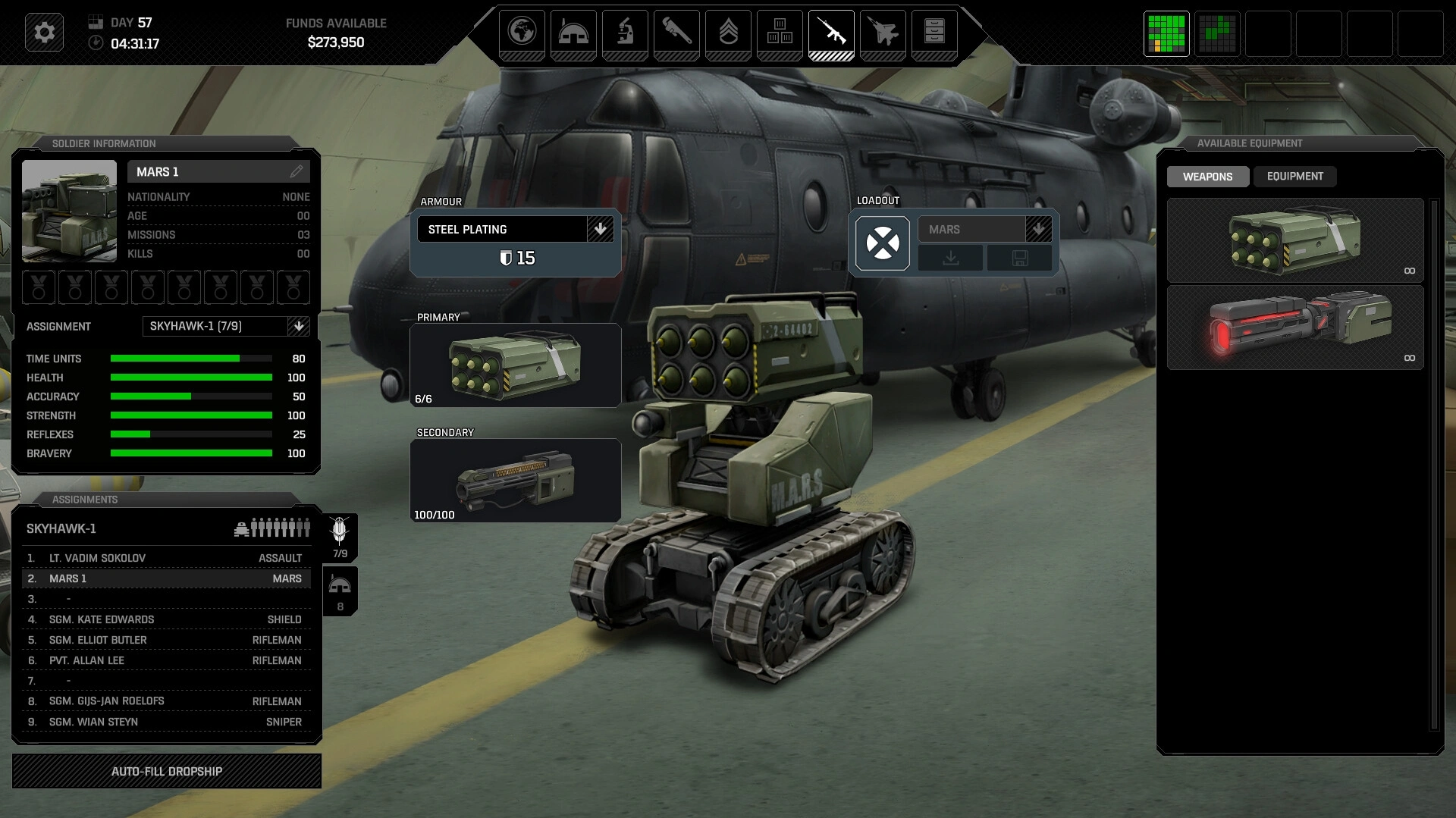Open the wrench workshop screen

point(676,33)
